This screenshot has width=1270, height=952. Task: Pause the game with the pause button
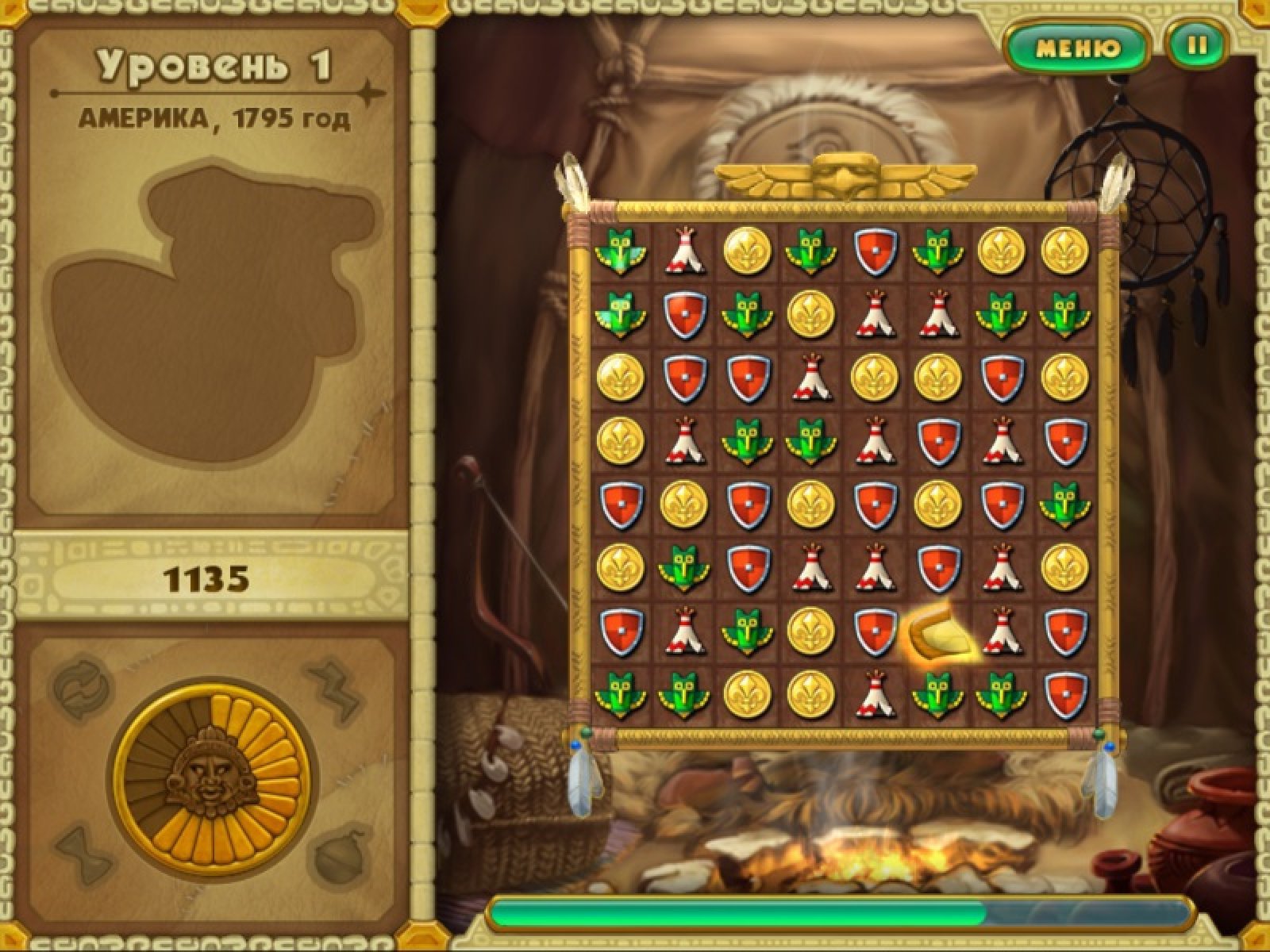coord(1198,46)
